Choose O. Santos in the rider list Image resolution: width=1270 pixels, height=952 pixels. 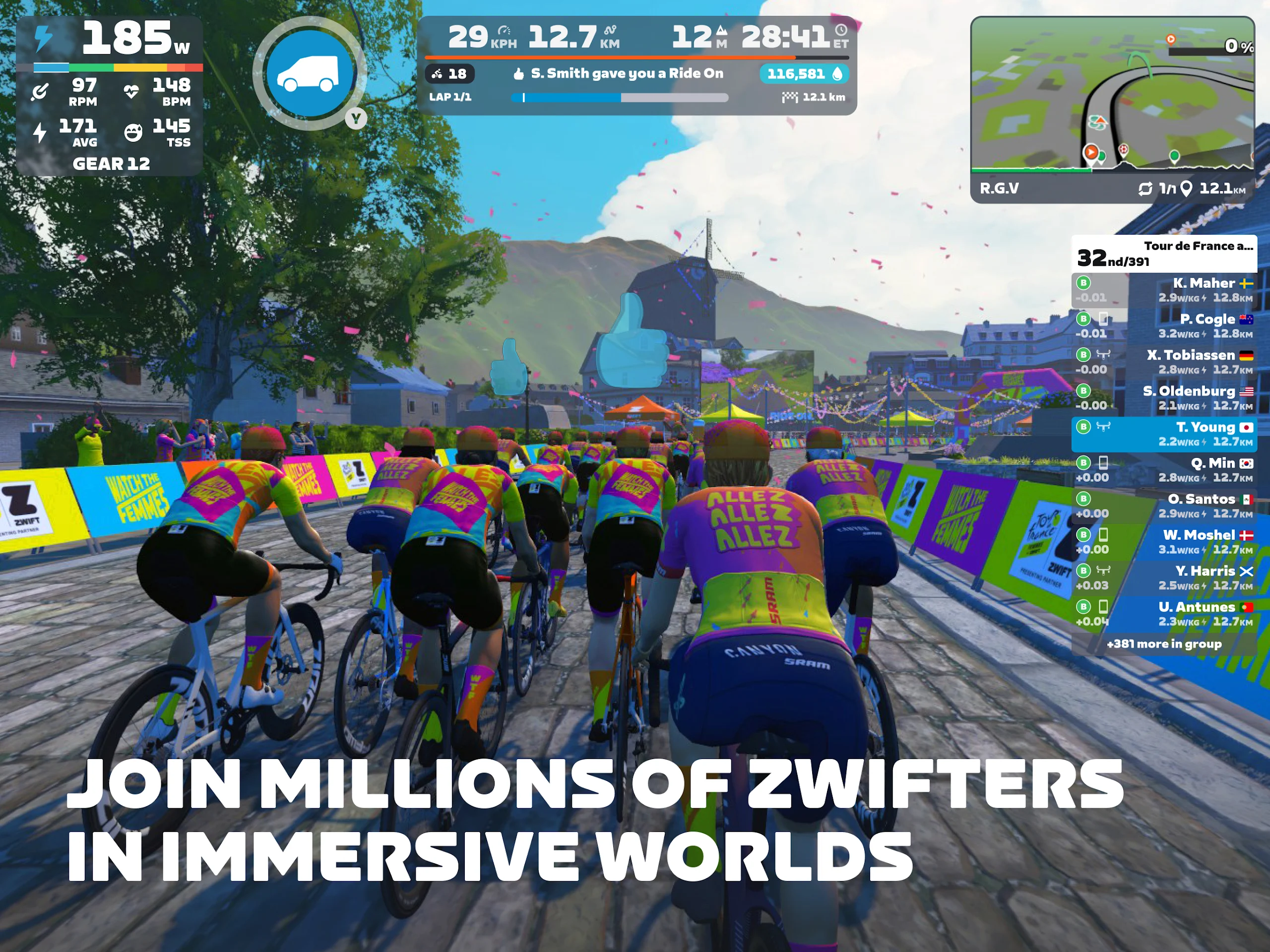(x=1163, y=506)
